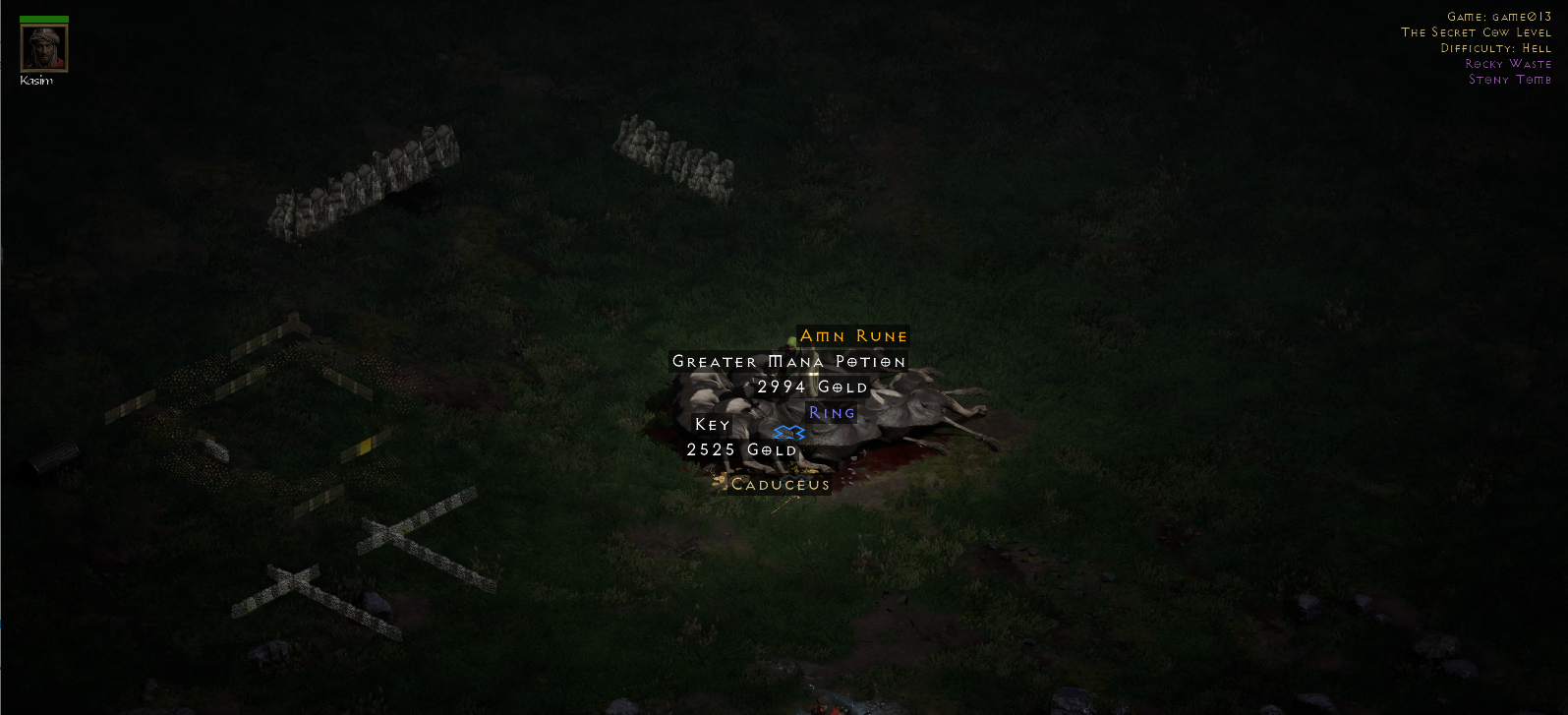1568x715 pixels.
Task: Collect the 2994 Gold pile
Action: click(x=811, y=387)
